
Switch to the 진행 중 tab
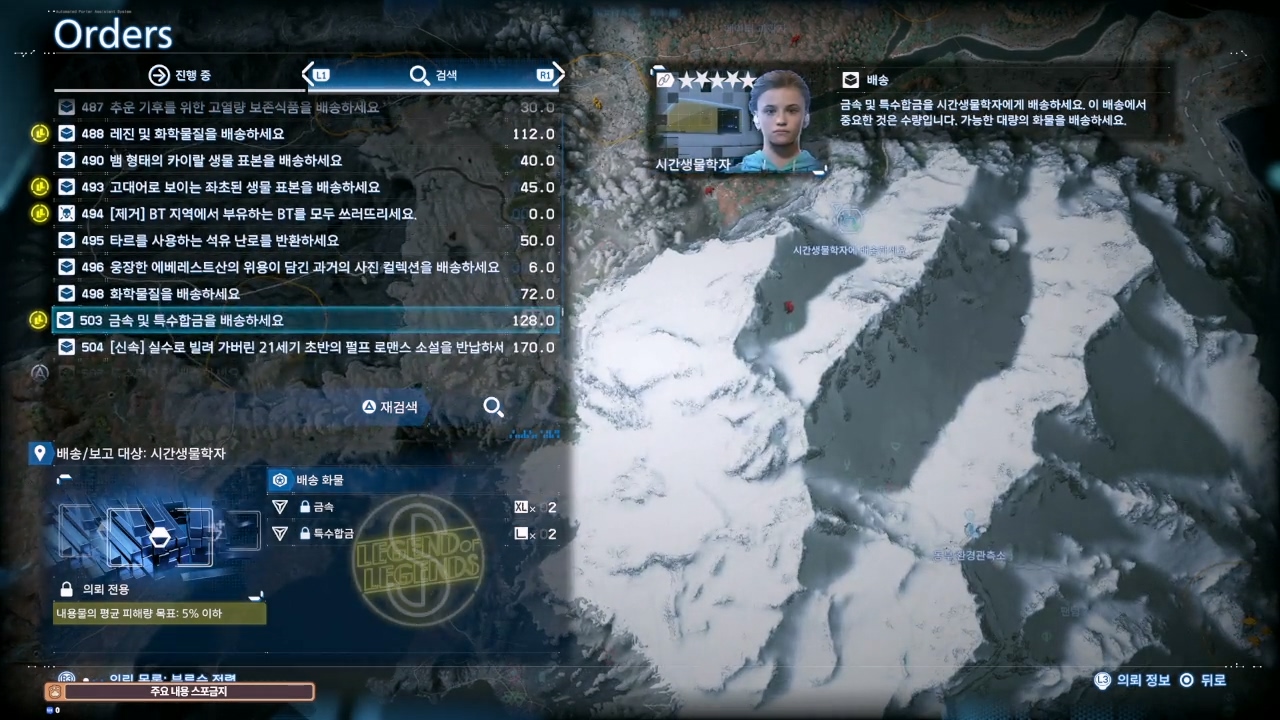(180, 76)
